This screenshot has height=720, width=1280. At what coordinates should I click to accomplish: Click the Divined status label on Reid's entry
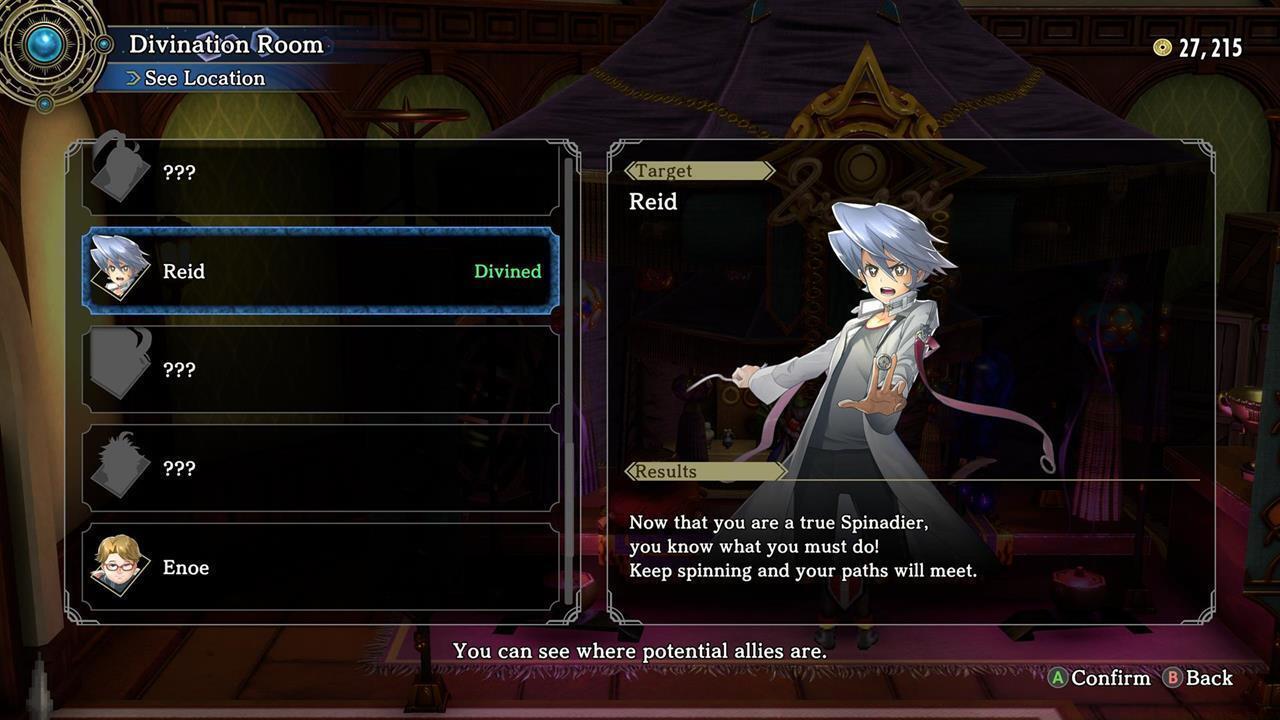click(x=506, y=270)
